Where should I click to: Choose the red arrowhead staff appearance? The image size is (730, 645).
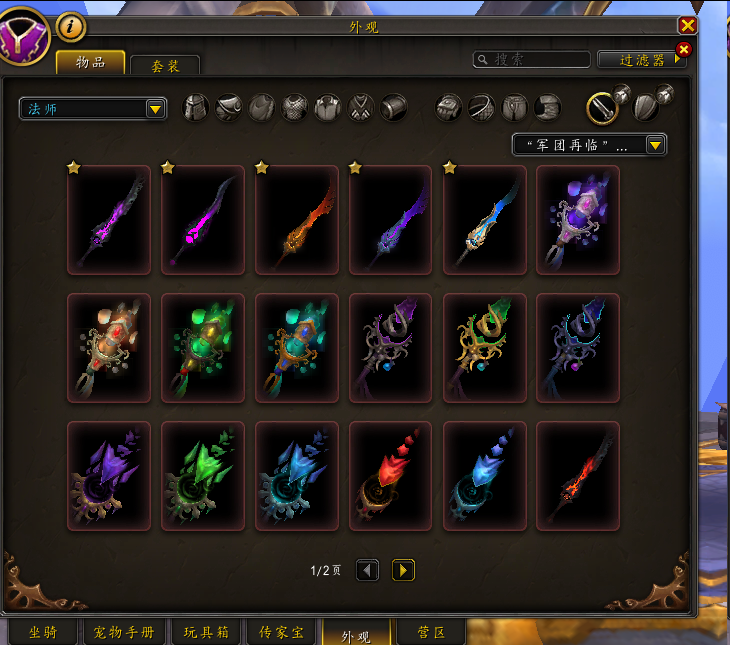(390, 476)
